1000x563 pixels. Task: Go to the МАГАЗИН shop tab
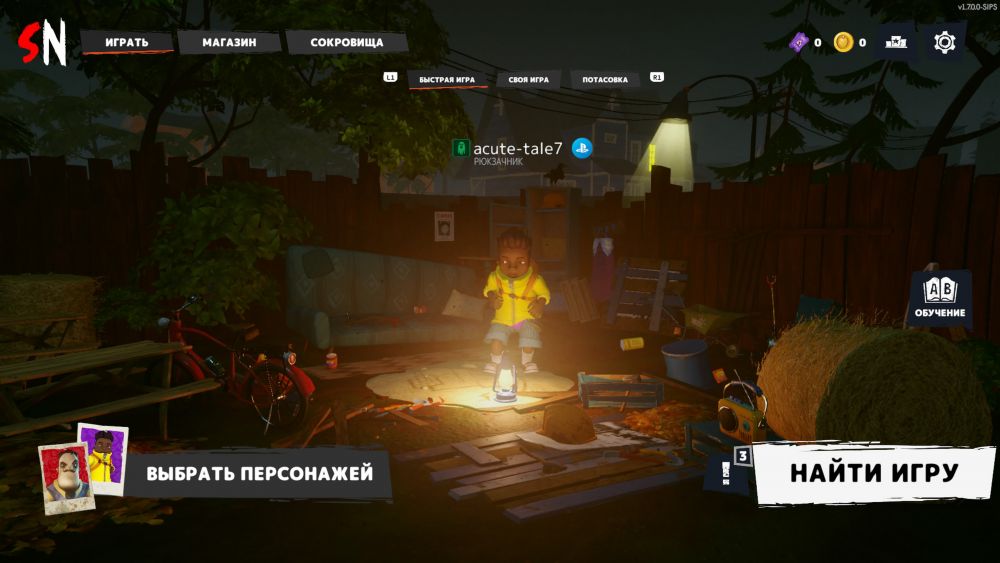coord(229,42)
